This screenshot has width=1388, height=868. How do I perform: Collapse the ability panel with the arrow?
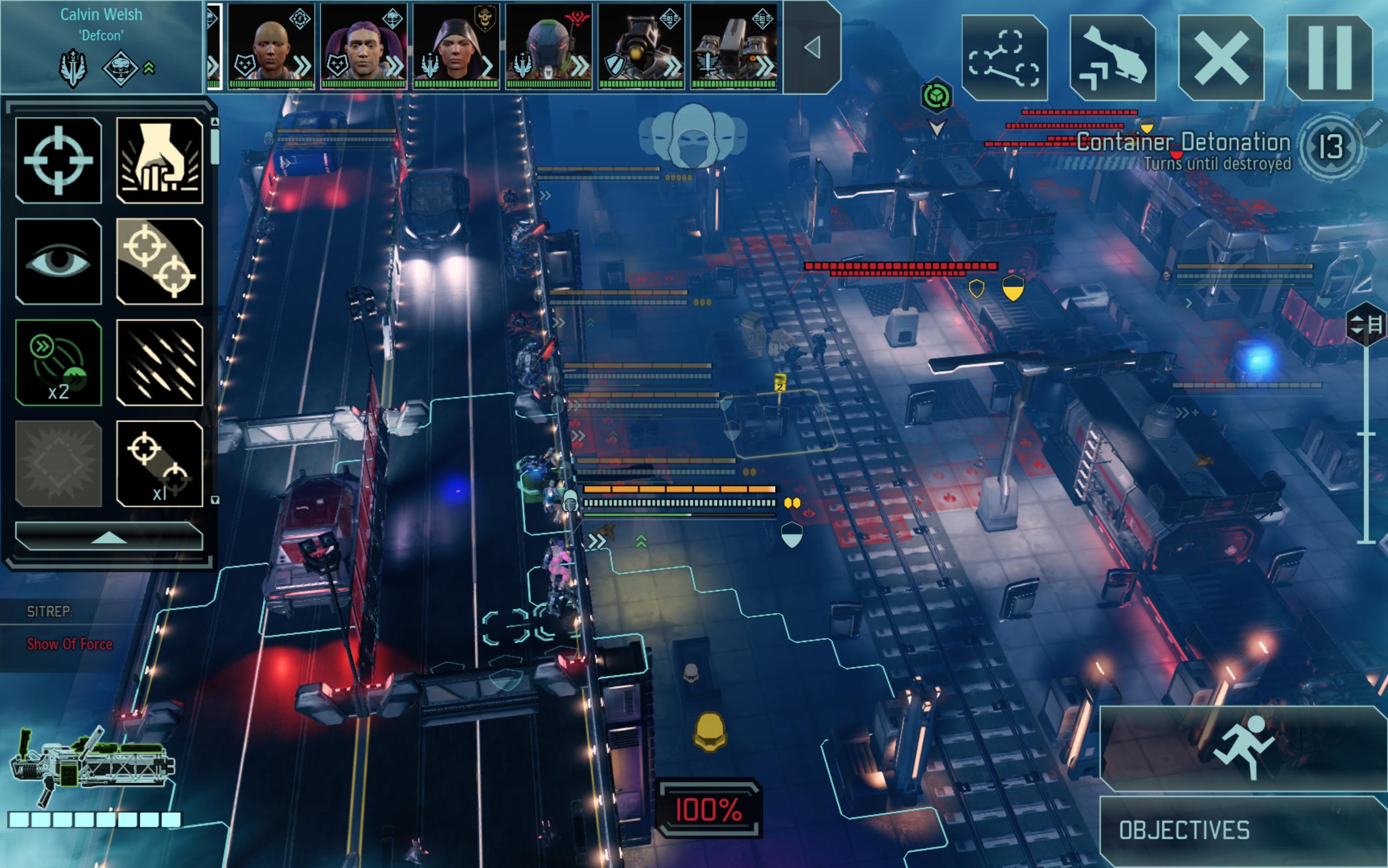(109, 539)
